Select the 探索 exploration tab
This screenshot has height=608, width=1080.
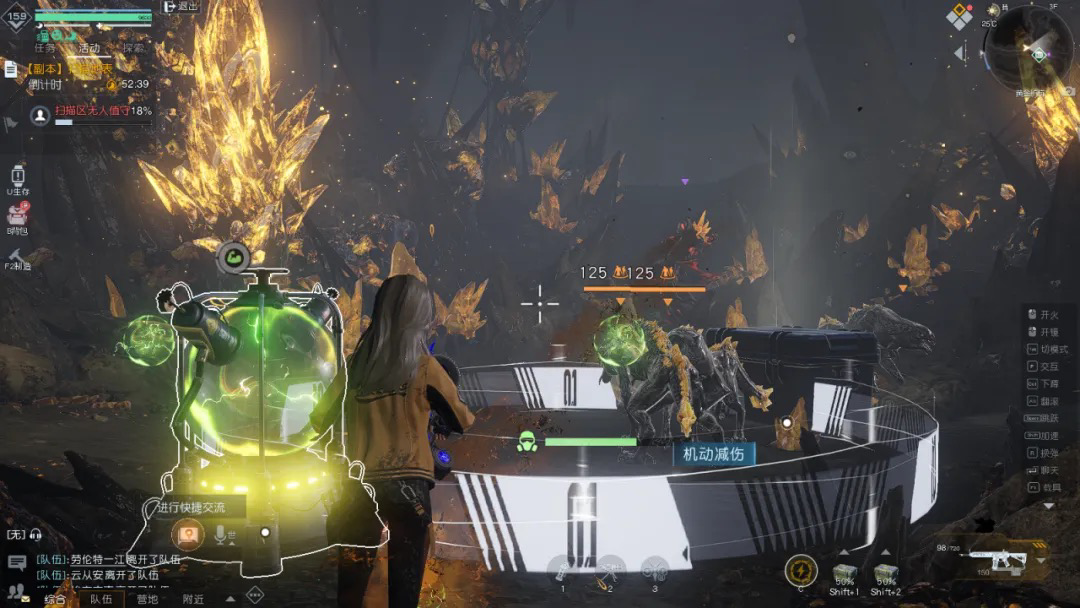click(x=133, y=48)
